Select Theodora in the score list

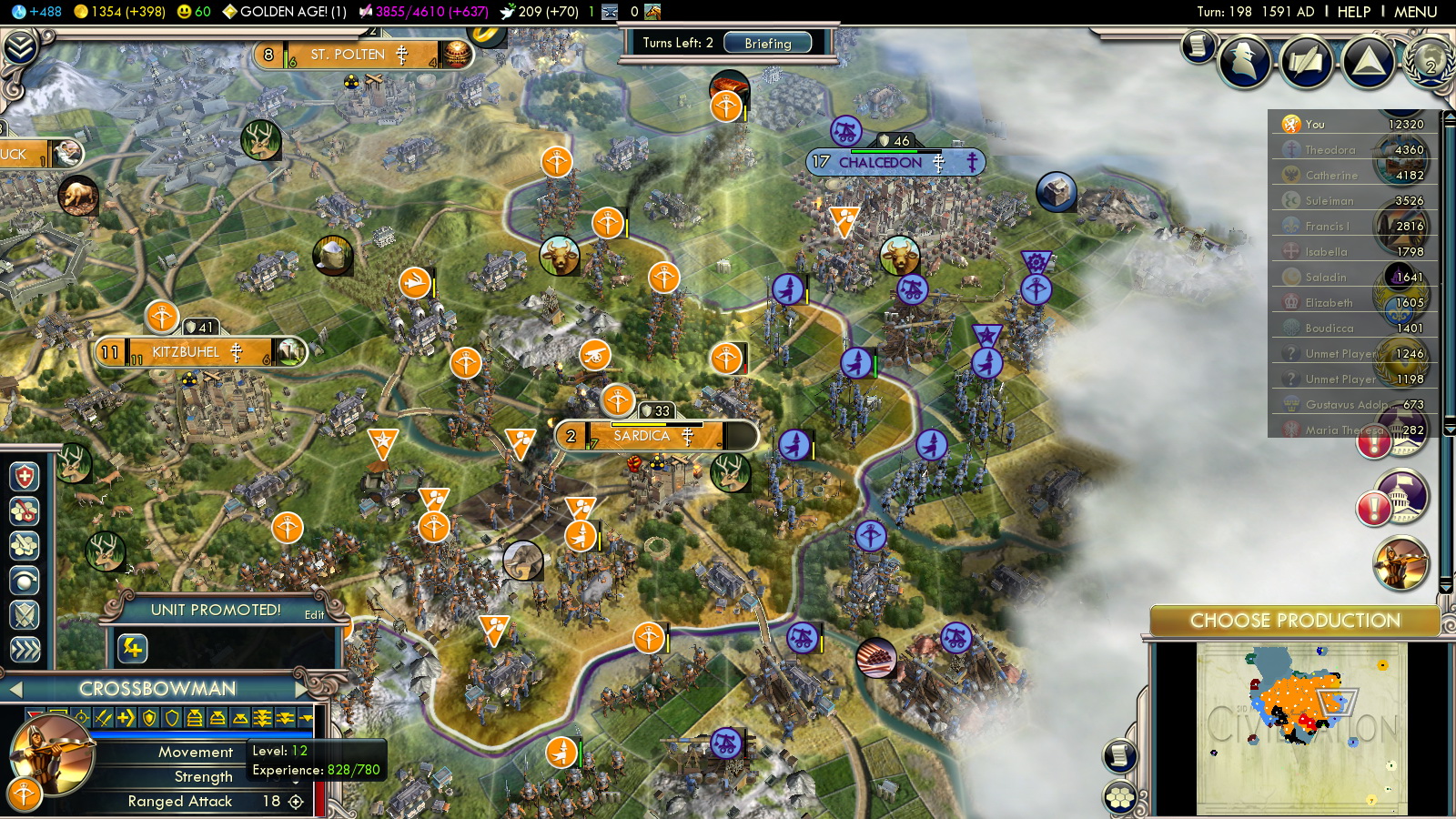point(1330,149)
